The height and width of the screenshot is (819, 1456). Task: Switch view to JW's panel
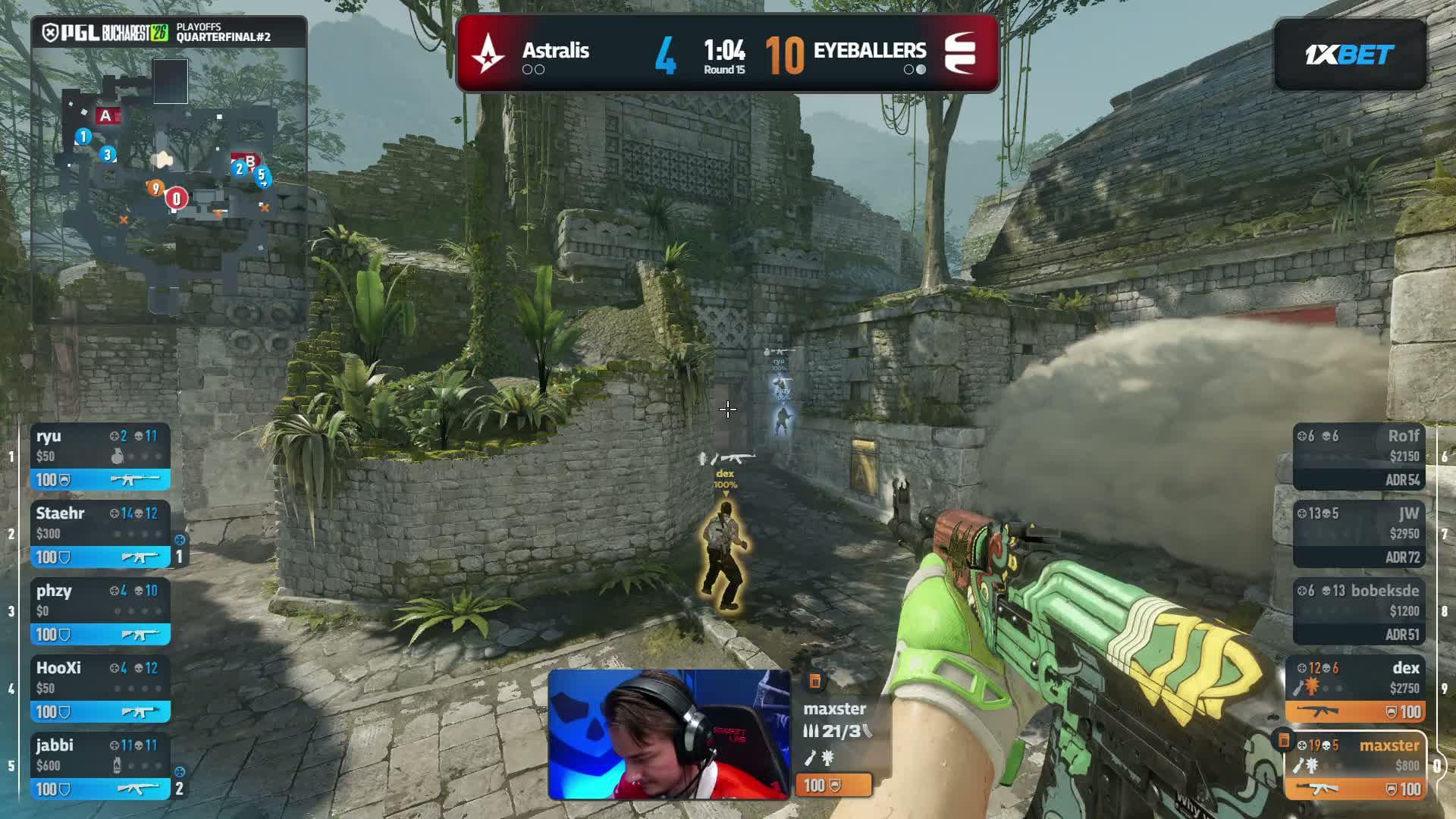[1358, 535]
